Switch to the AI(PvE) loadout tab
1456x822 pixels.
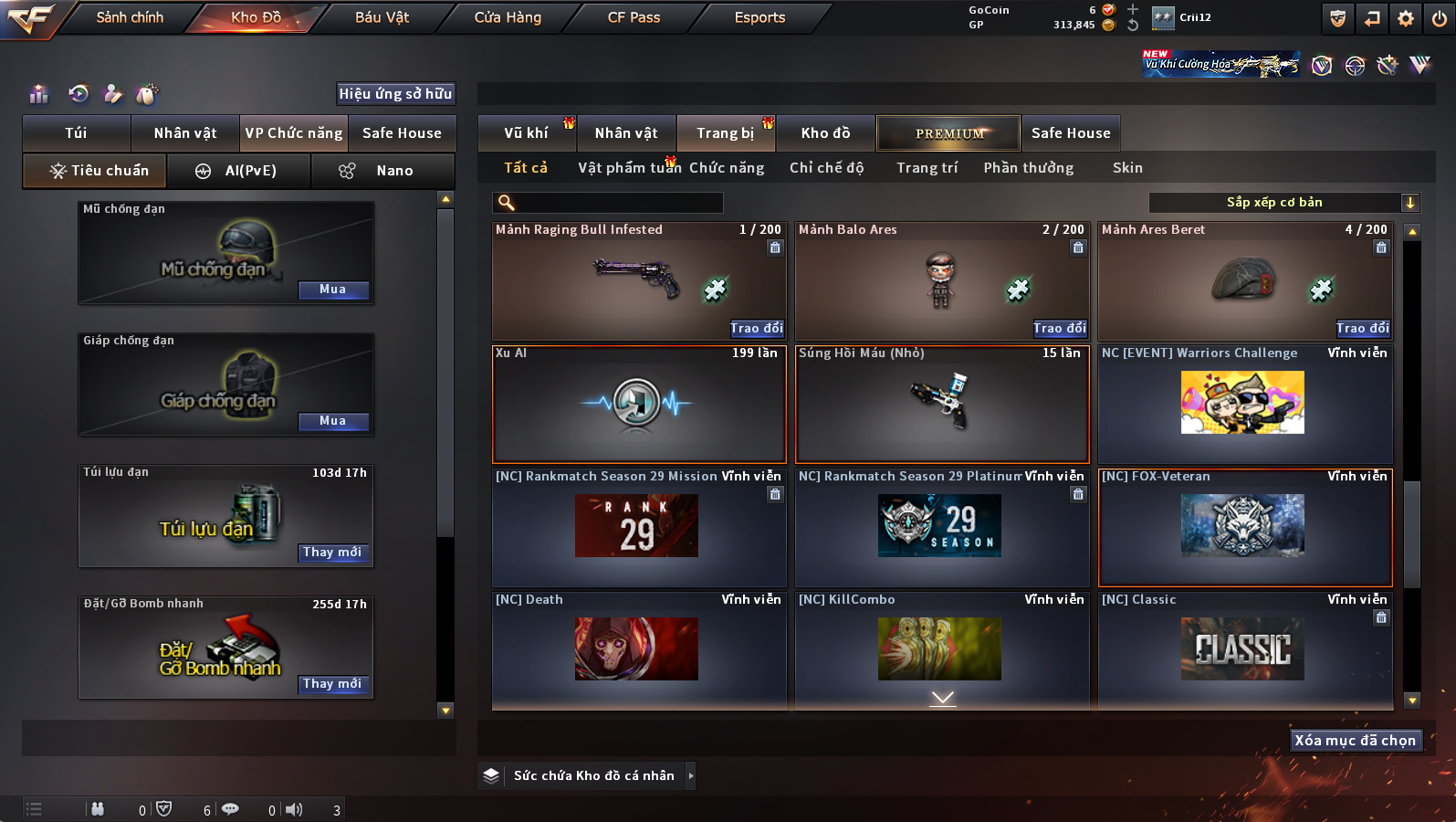tap(238, 171)
